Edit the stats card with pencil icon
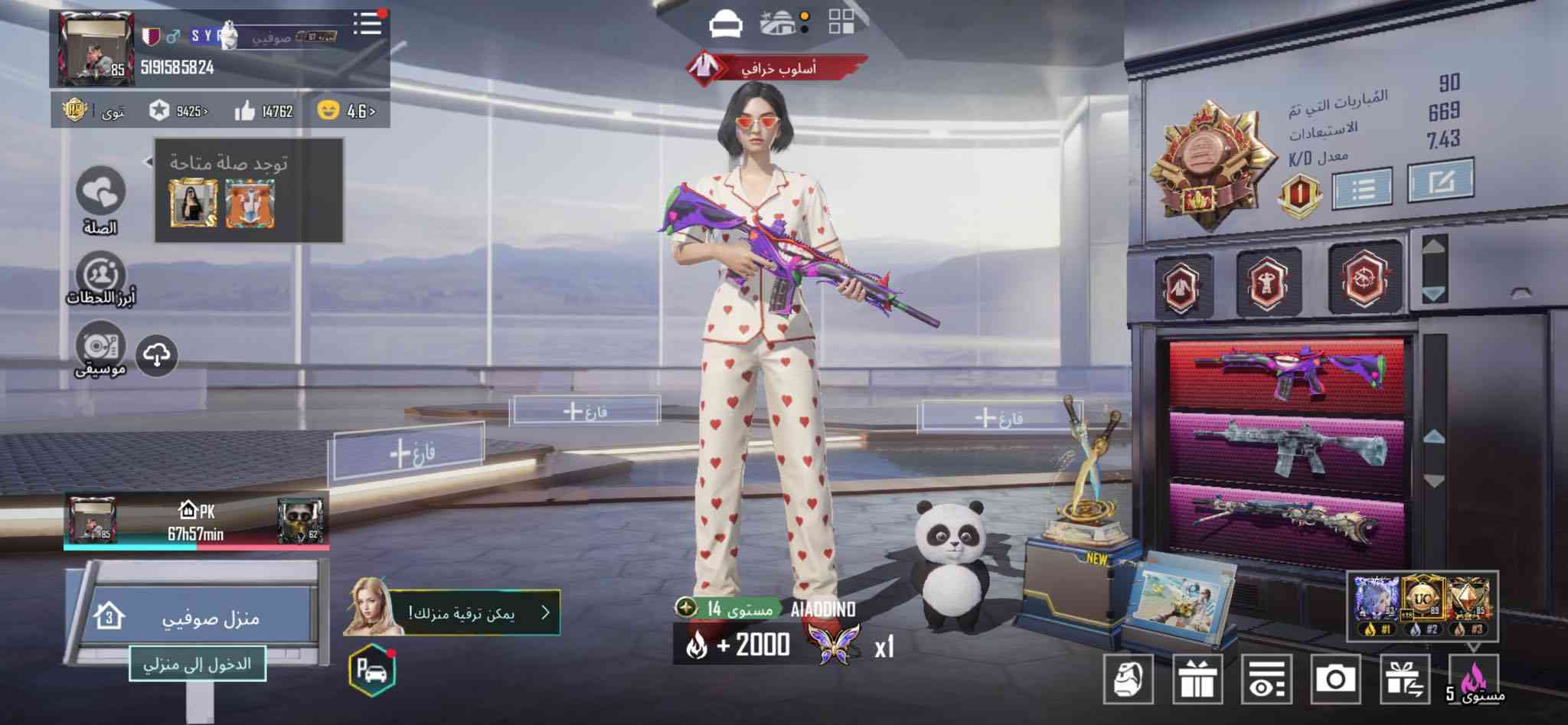The image size is (1568, 725). pyautogui.click(x=1441, y=181)
